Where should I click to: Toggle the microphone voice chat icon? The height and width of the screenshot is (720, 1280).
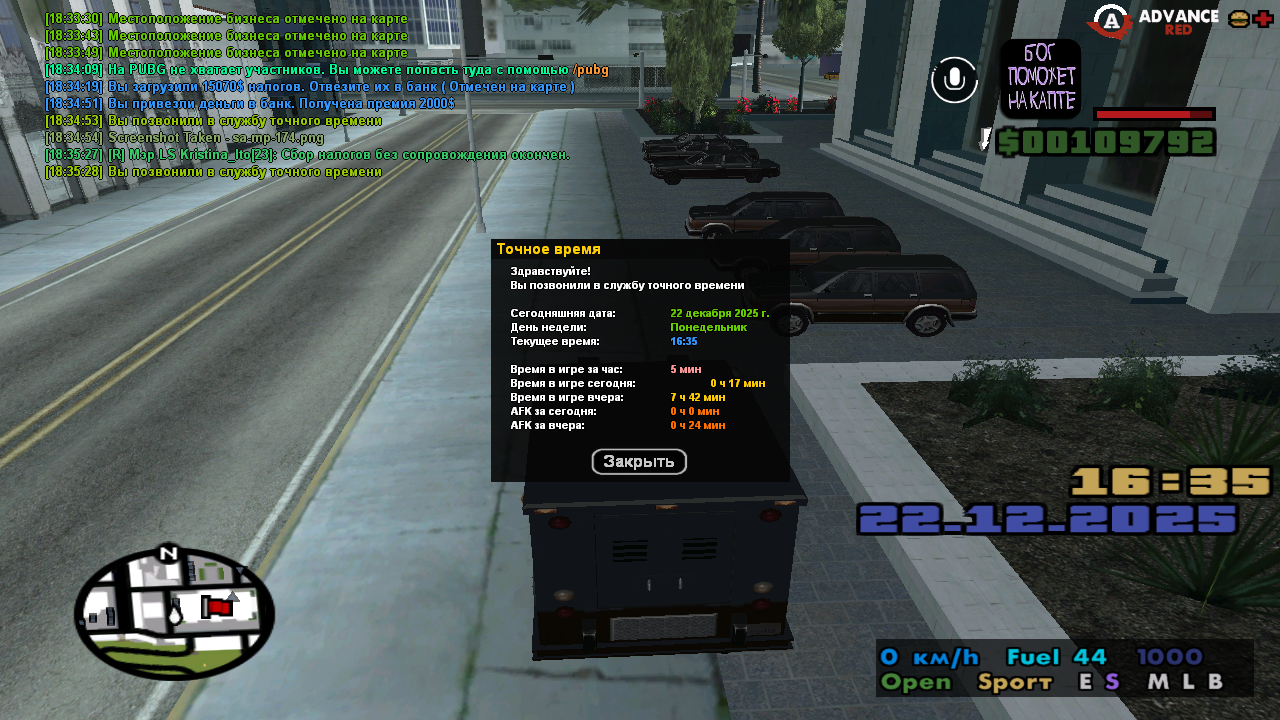(x=954, y=79)
